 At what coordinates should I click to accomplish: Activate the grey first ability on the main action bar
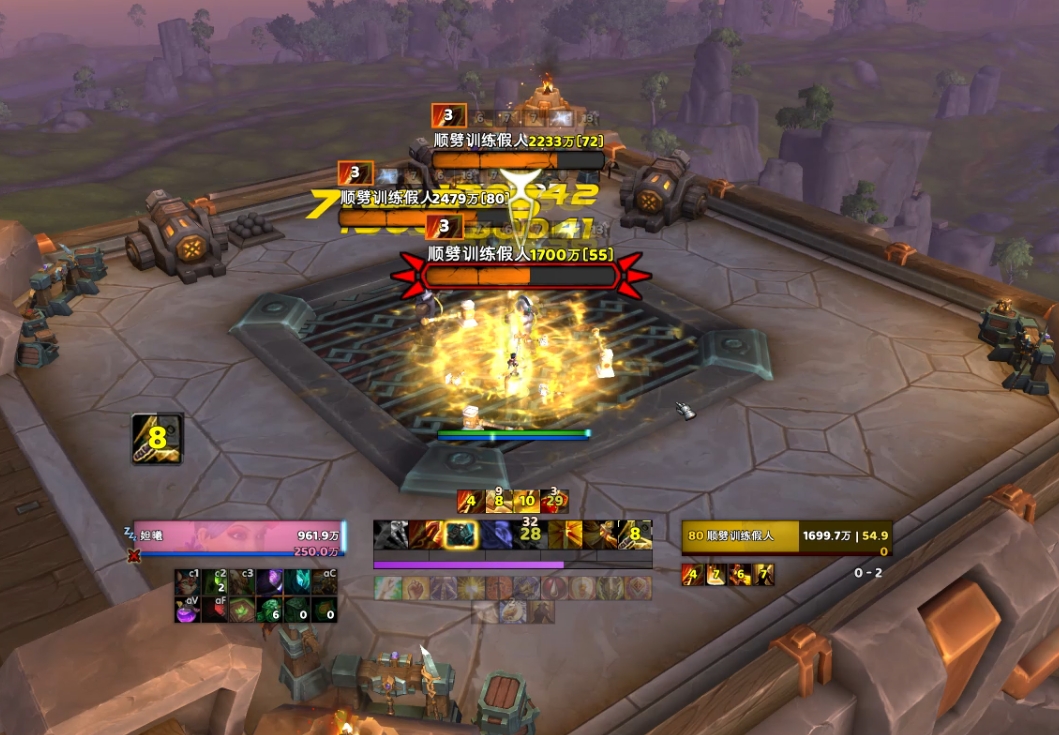tap(388, 535)
